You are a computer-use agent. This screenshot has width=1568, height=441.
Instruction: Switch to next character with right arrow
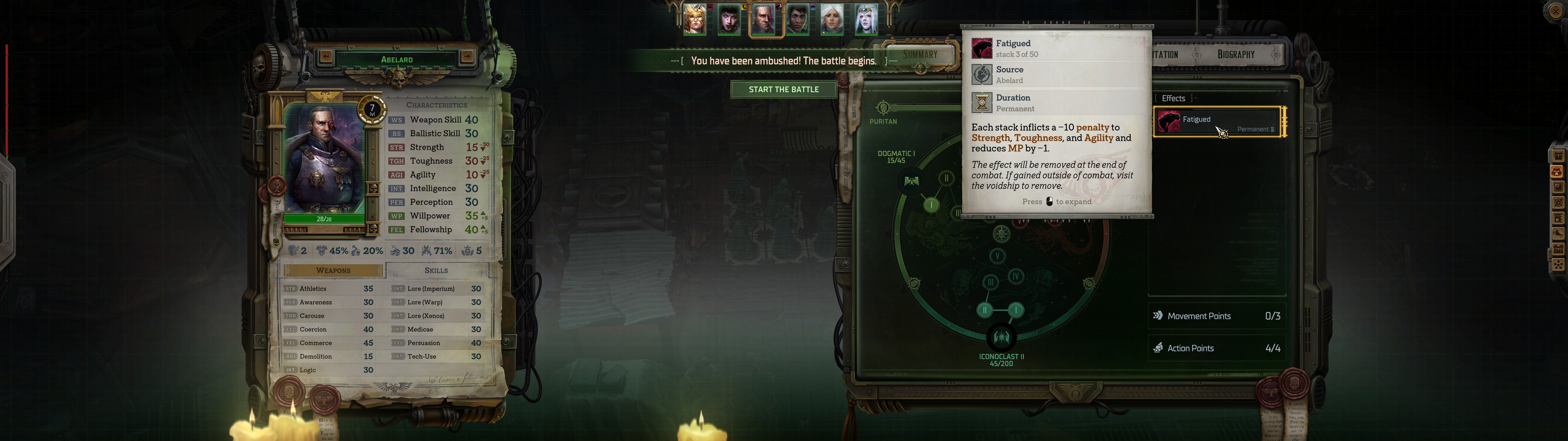click(x=467, y=57)
